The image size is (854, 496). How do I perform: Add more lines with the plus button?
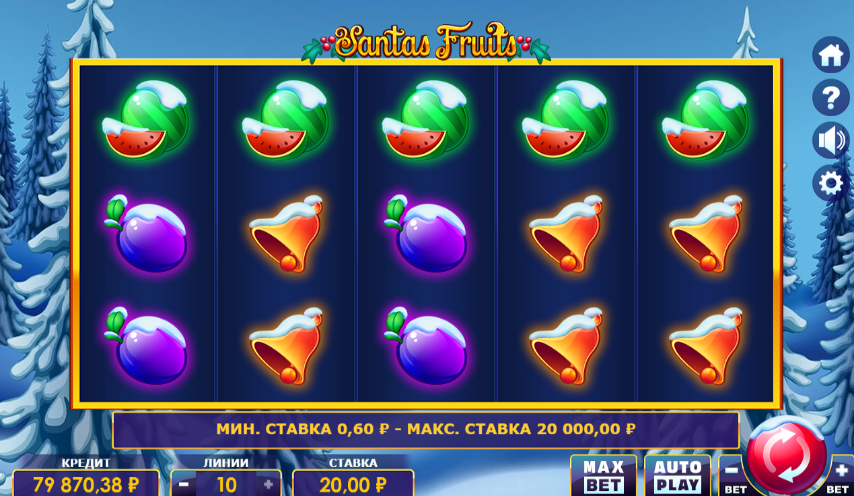click(268, 485)
